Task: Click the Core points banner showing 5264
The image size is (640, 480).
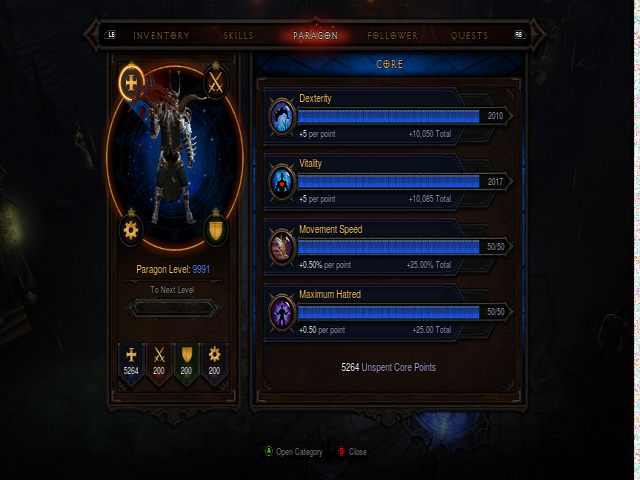Action: [131, 364]
